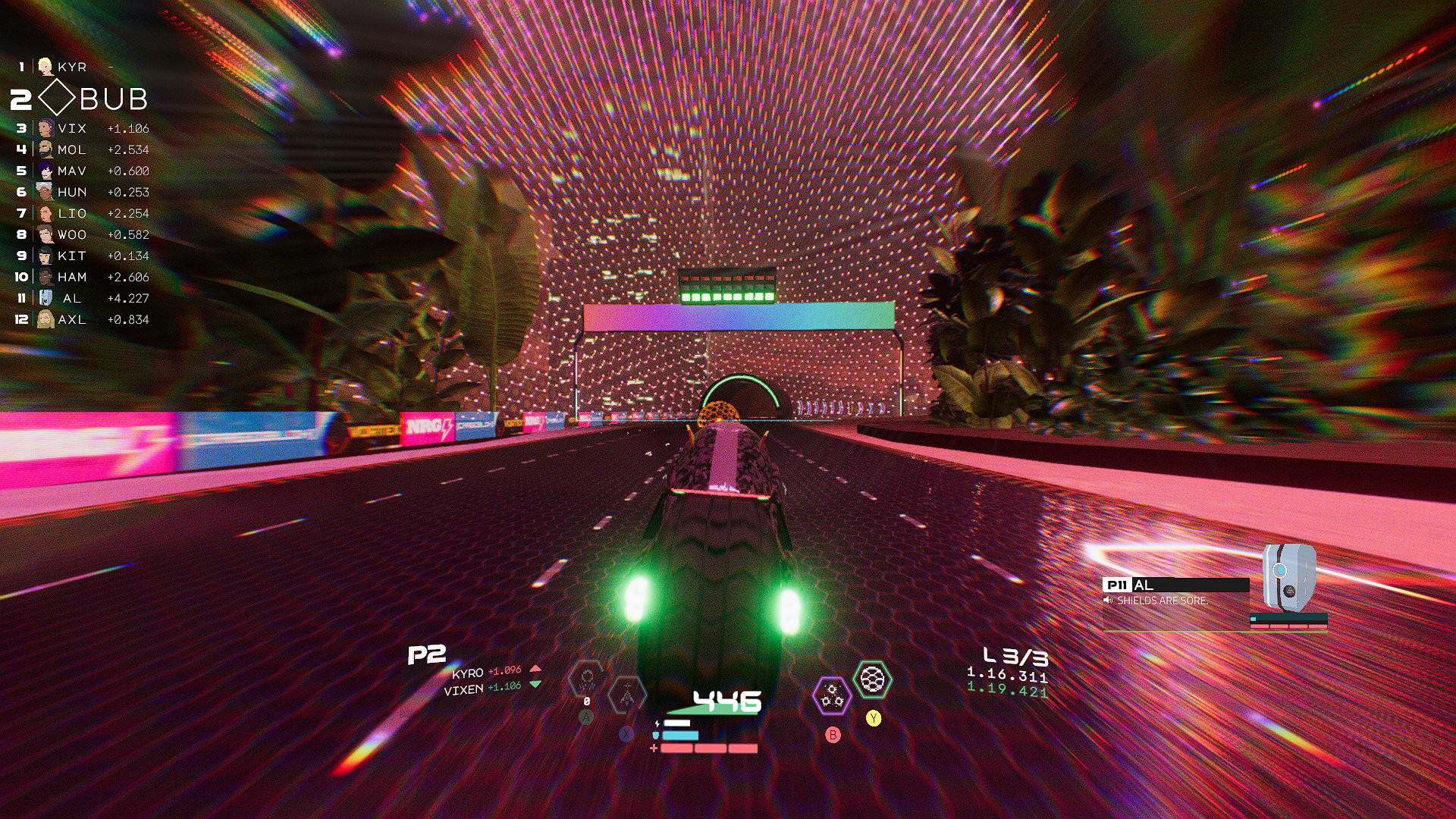Activate the rocket ability in the X hexagon

tap(626, 694)
